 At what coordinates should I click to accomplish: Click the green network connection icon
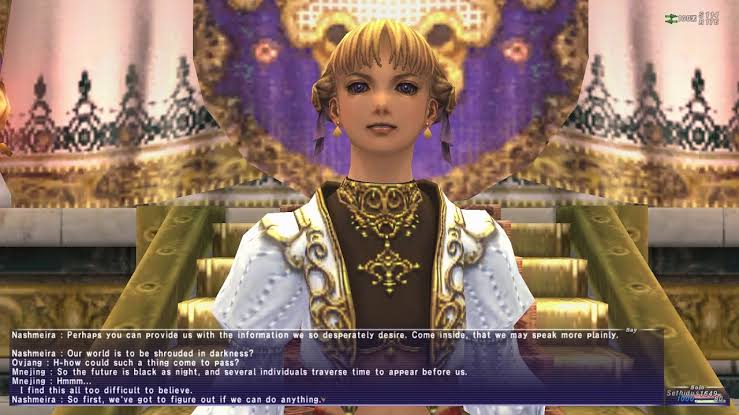pos(672,18)
